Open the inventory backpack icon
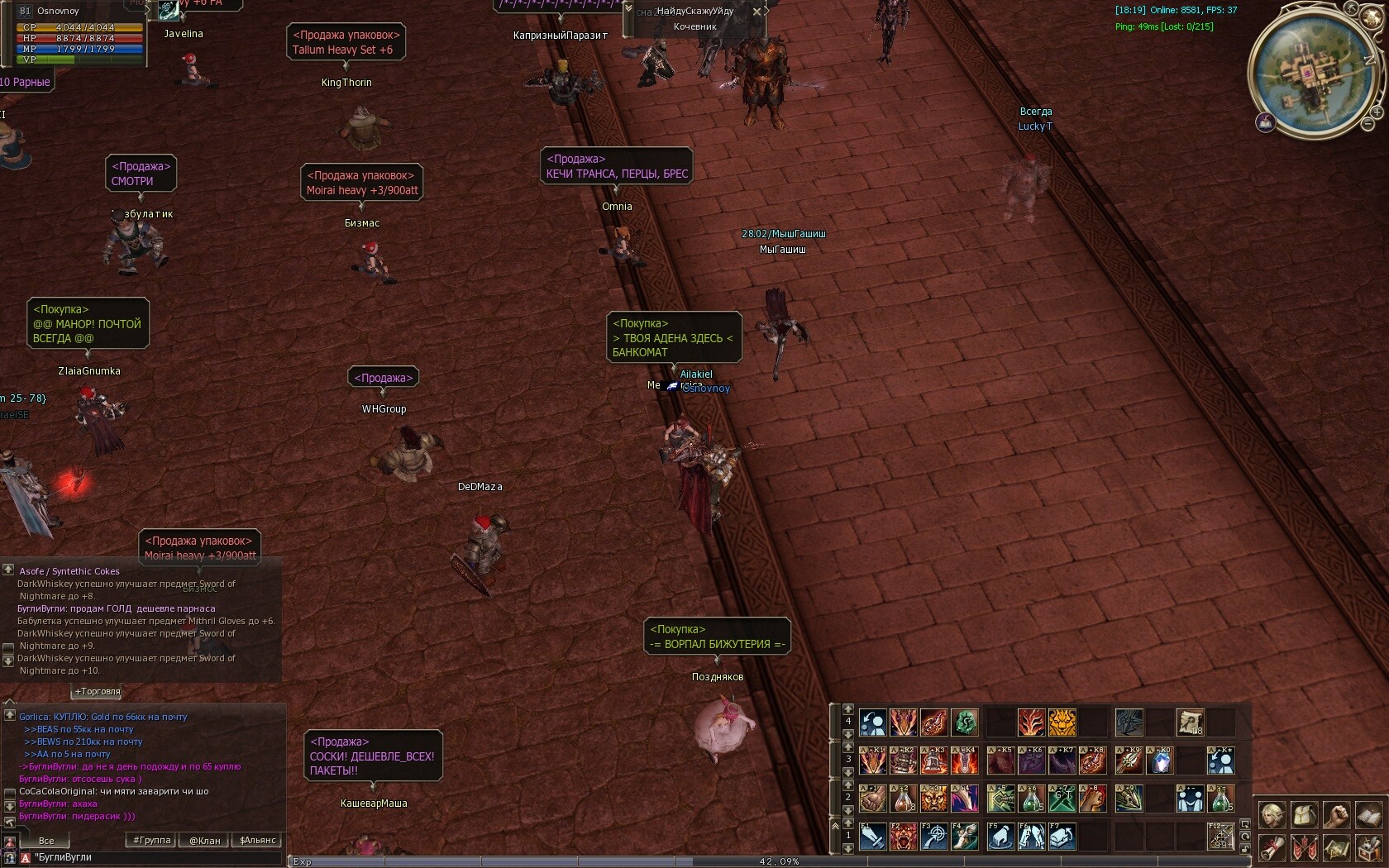The height and width of the screenshot is (868, 1389). pyautogui.click(x=1304, y=816)
